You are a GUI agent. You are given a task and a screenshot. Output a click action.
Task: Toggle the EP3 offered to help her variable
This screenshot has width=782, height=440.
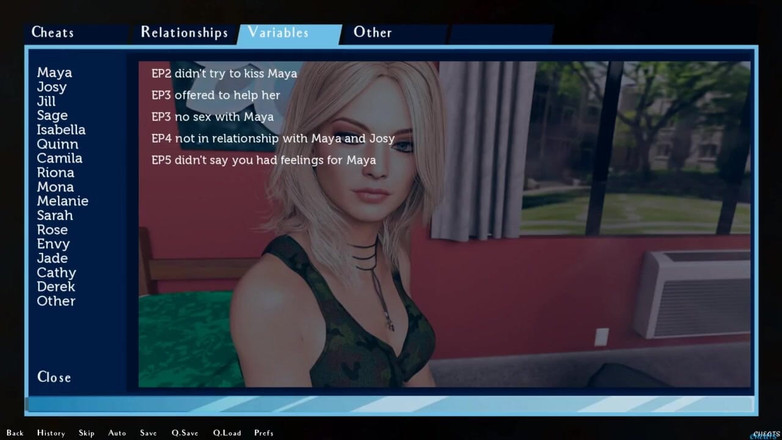(215, 95)
